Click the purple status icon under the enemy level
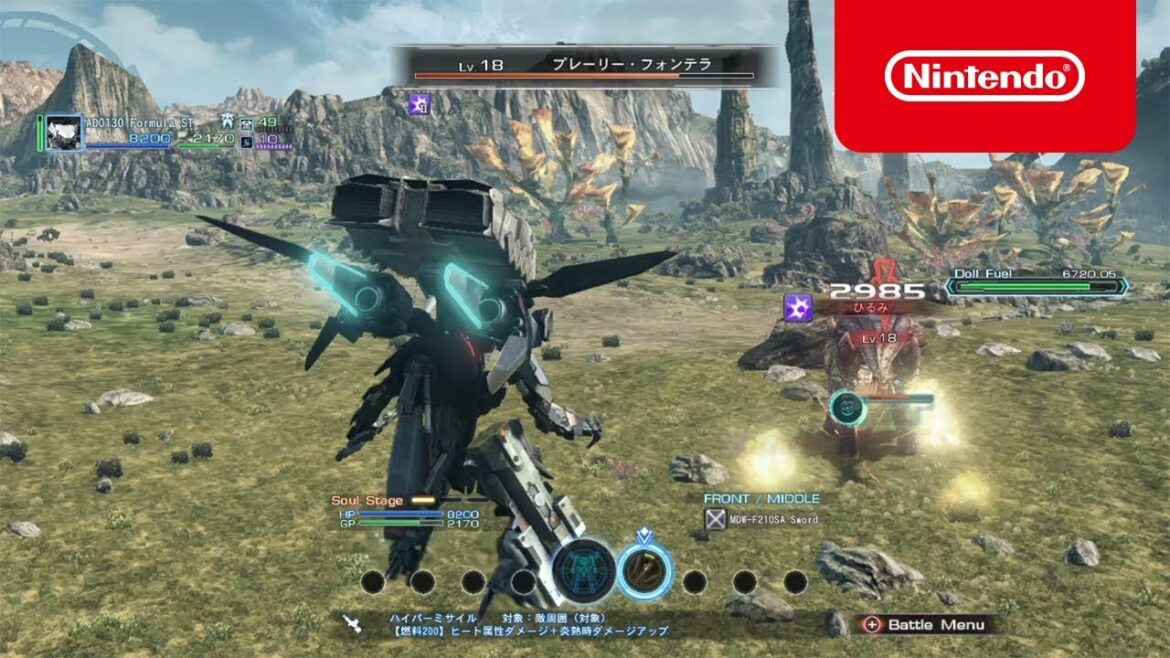The height and width of the screenshot is (658, 1170). 417,101
